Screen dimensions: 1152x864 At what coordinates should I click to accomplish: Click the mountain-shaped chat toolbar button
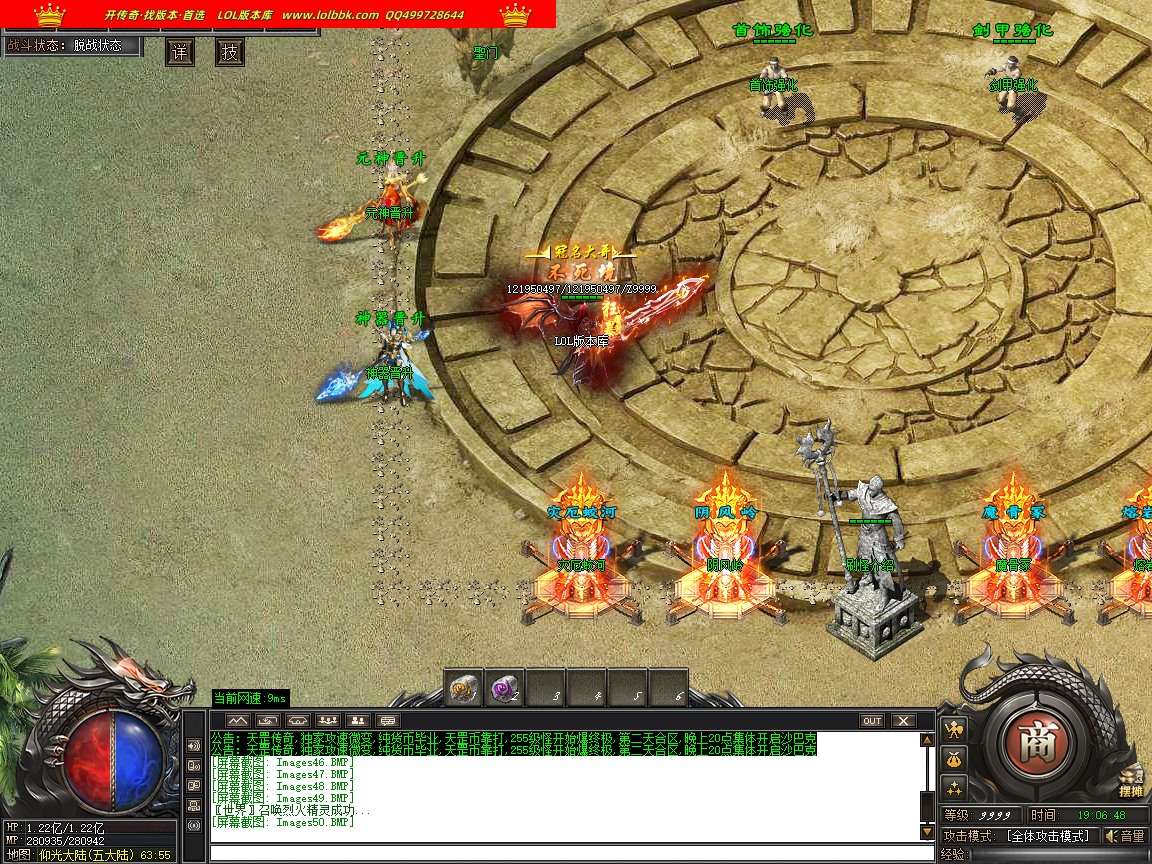point(237,720)
